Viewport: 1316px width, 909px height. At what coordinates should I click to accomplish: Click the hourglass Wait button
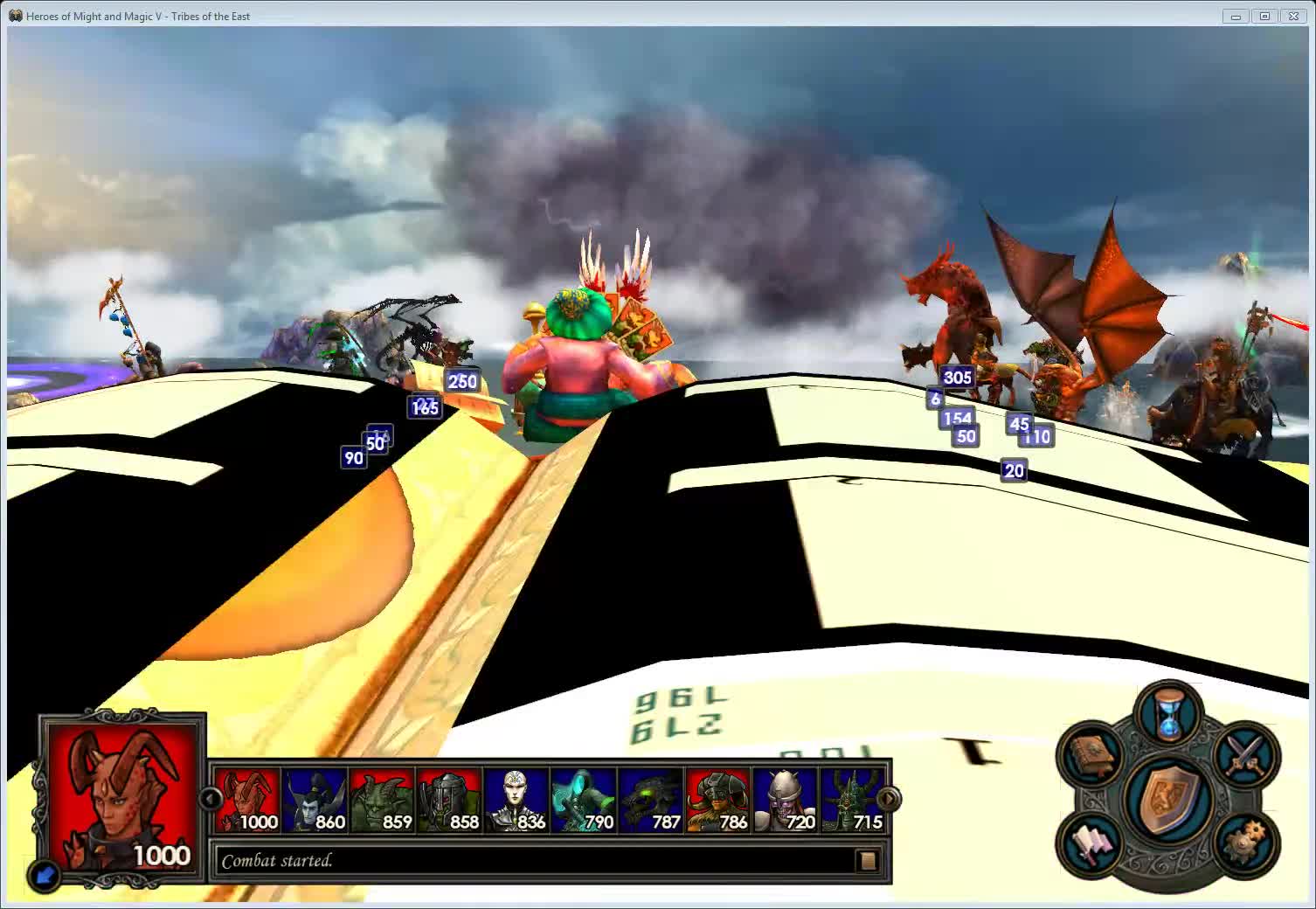coord(1168,714)
